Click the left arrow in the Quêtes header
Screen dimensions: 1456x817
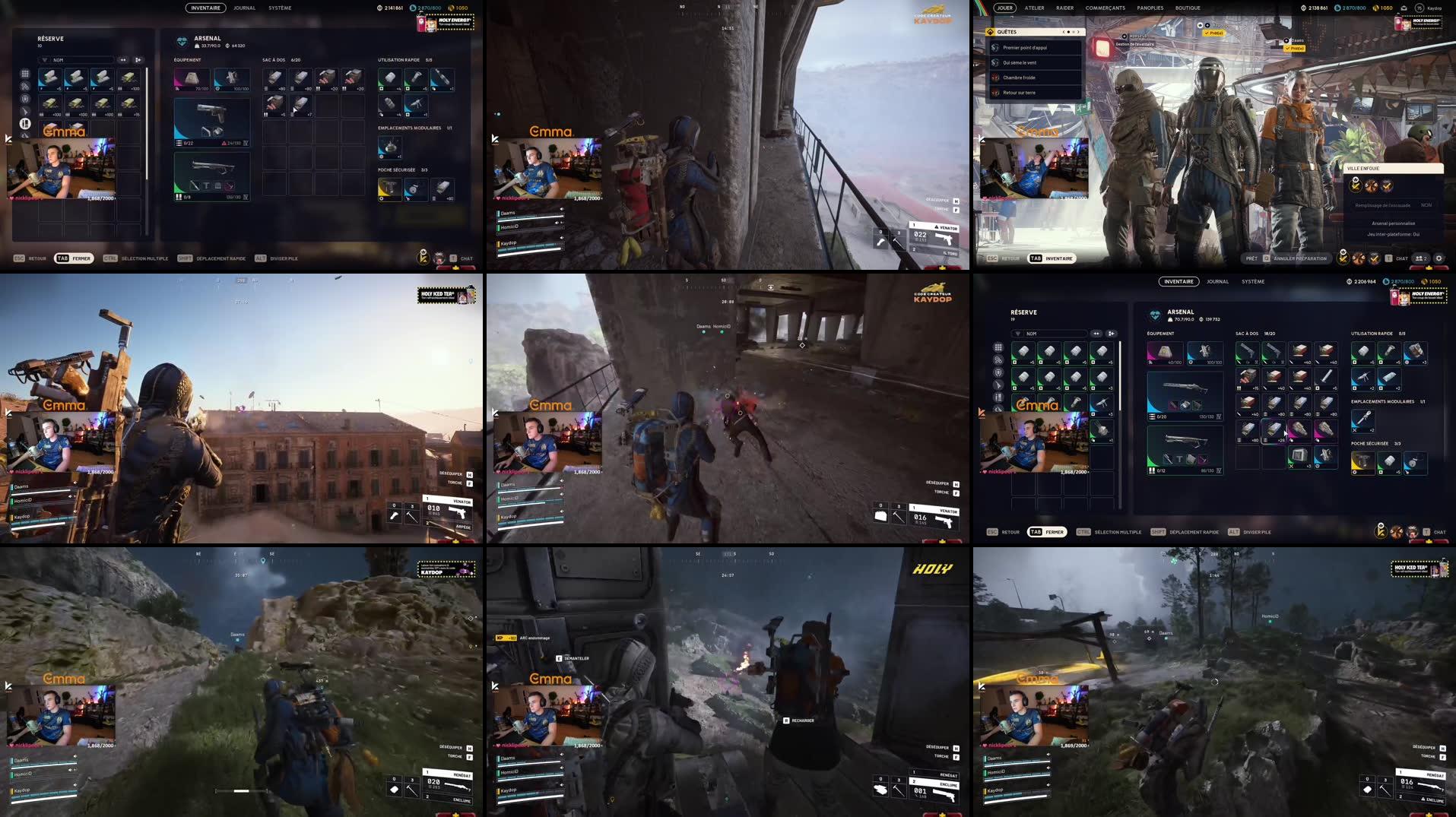click(x=1064, y=32)
